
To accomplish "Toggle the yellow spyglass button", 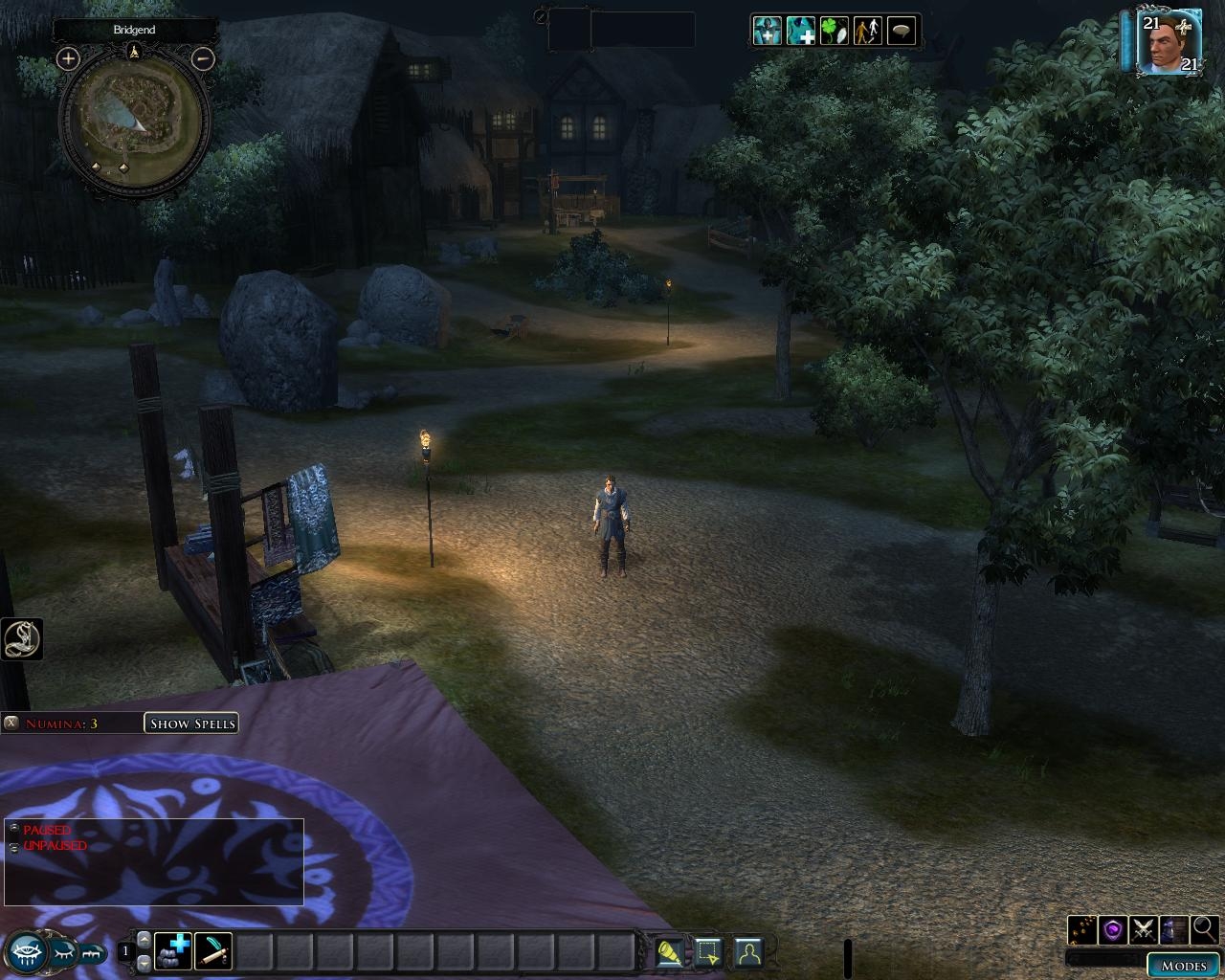I will coord(669,952).
